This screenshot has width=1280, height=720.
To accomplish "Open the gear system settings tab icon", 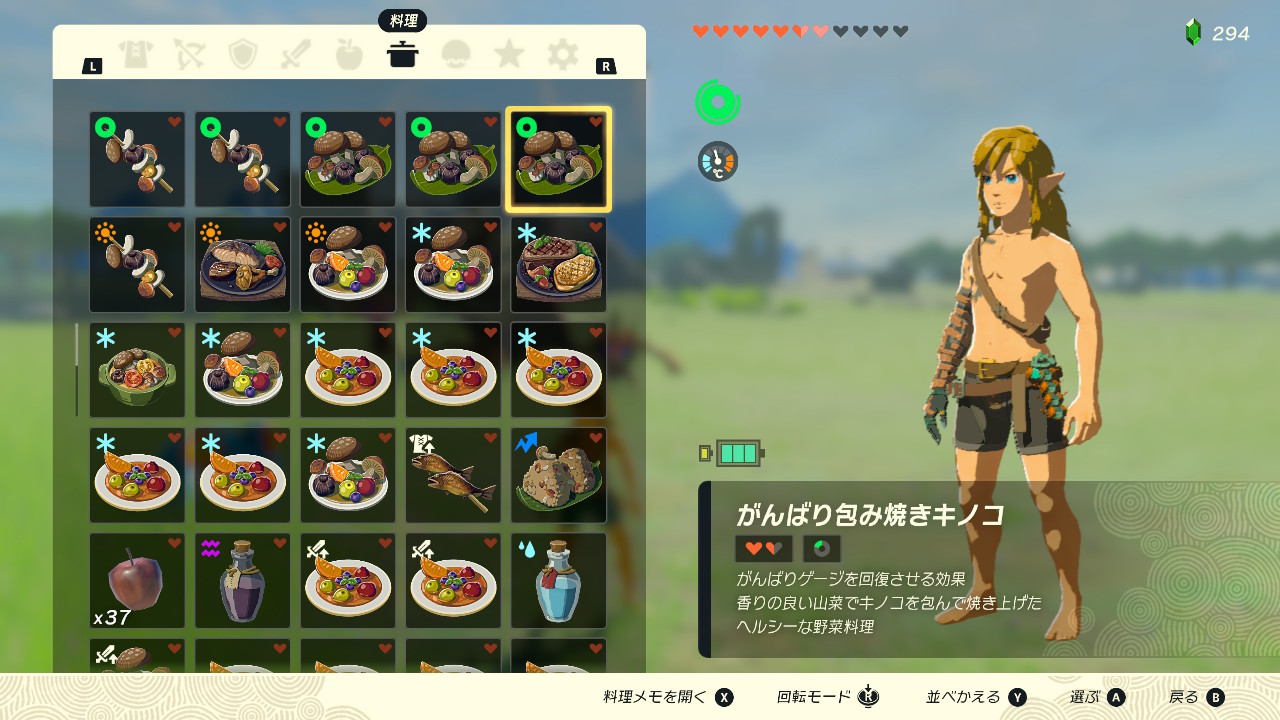I will tap(562, 55).
